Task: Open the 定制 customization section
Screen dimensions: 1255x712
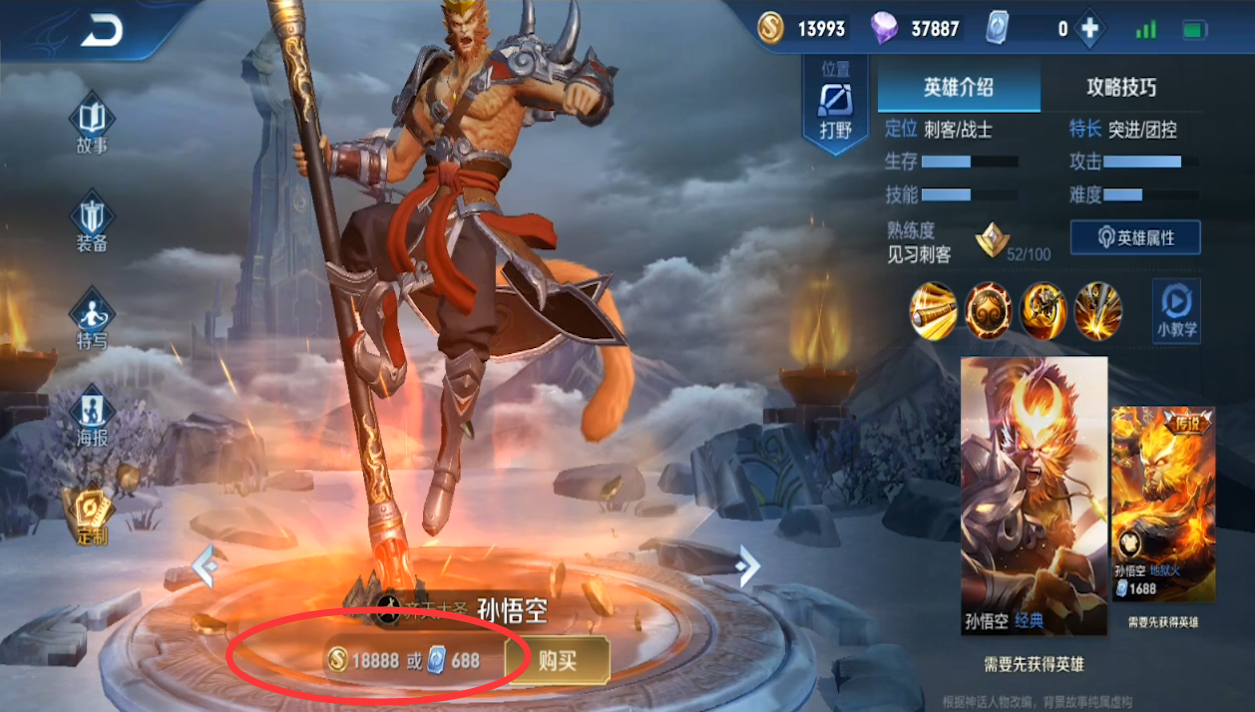Action: pyautogui.click(x=92, y=515)
